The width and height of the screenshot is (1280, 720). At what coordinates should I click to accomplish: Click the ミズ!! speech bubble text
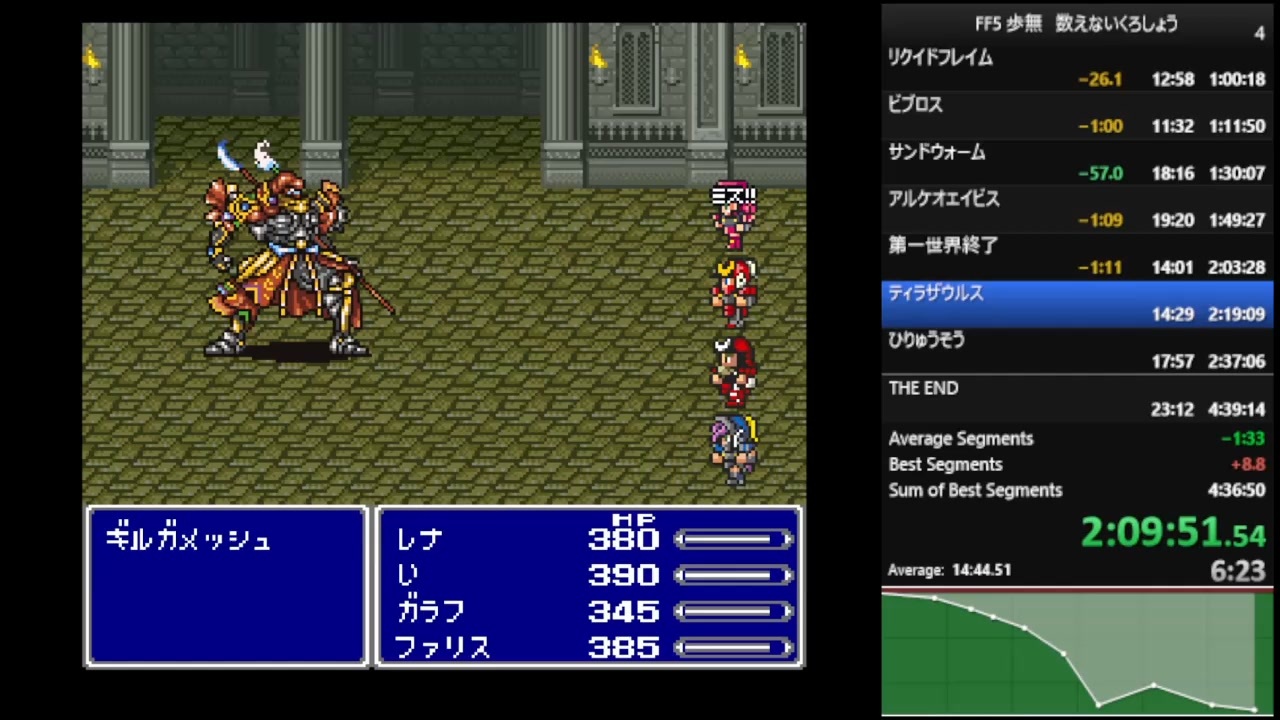pyautogui.click(x=734, y=195)
